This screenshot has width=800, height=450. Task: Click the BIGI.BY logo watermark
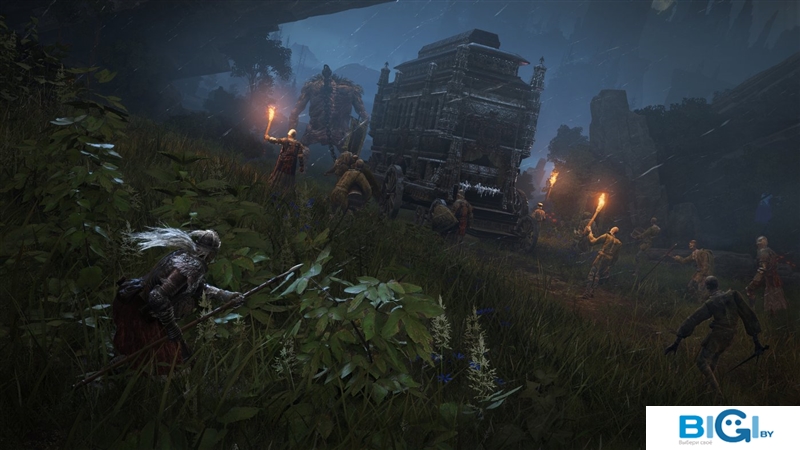point(723,428)
